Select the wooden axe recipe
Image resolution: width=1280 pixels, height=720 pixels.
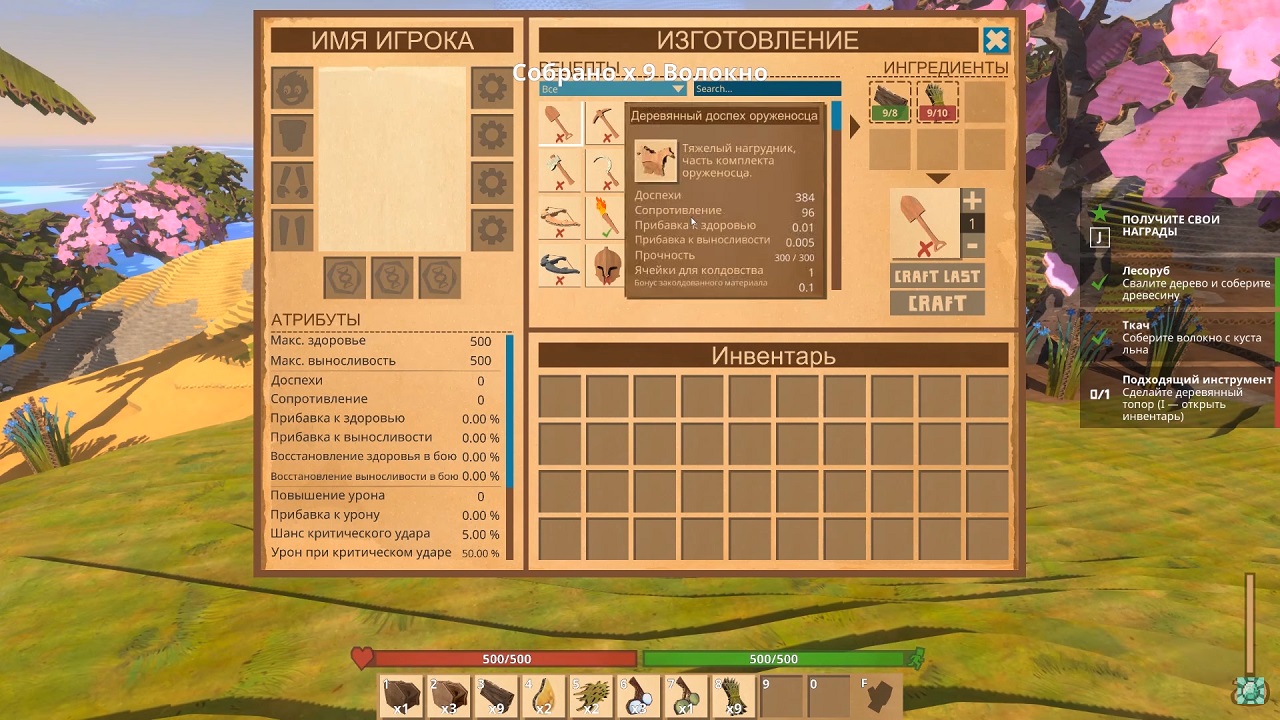click(x=560, y=171)
